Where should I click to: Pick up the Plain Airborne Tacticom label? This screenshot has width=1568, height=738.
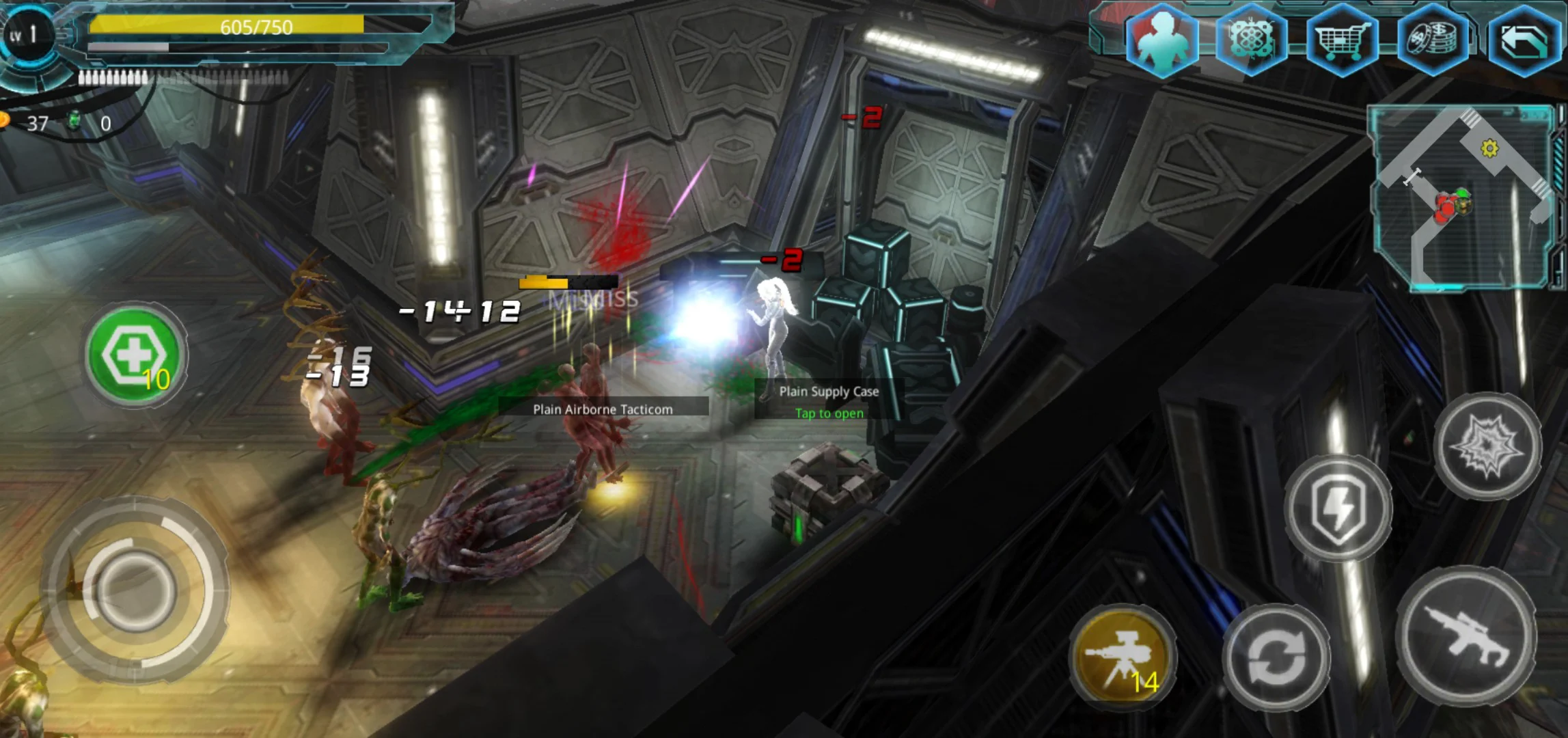603,409
